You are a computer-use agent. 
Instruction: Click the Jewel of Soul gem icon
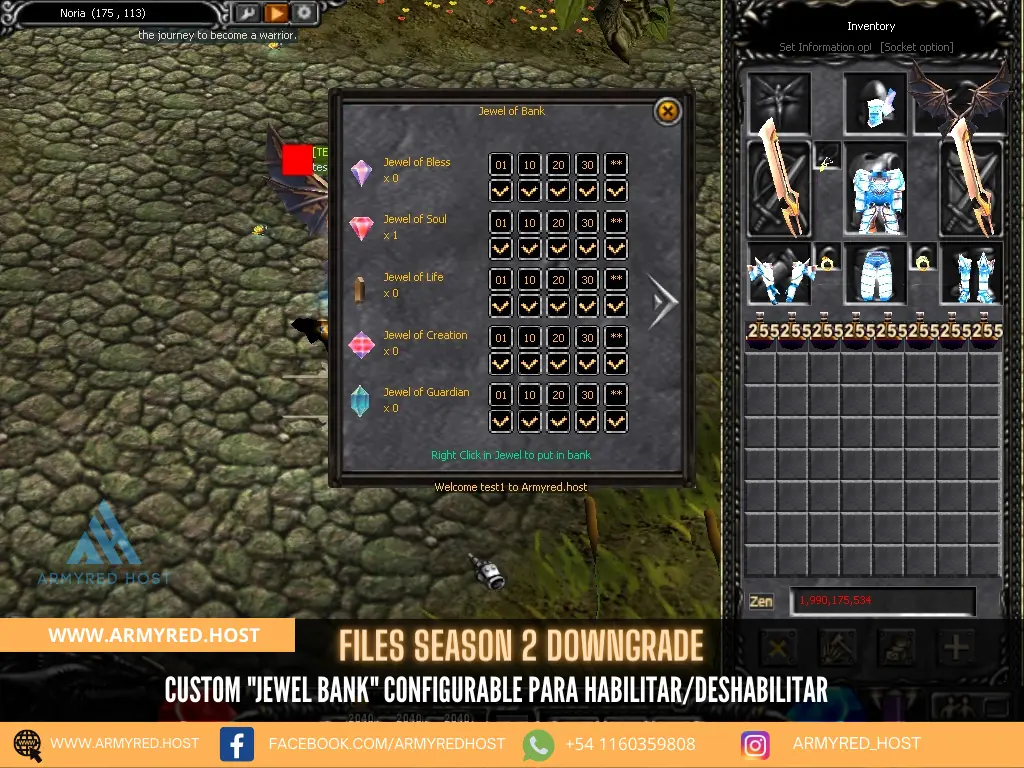361,228
